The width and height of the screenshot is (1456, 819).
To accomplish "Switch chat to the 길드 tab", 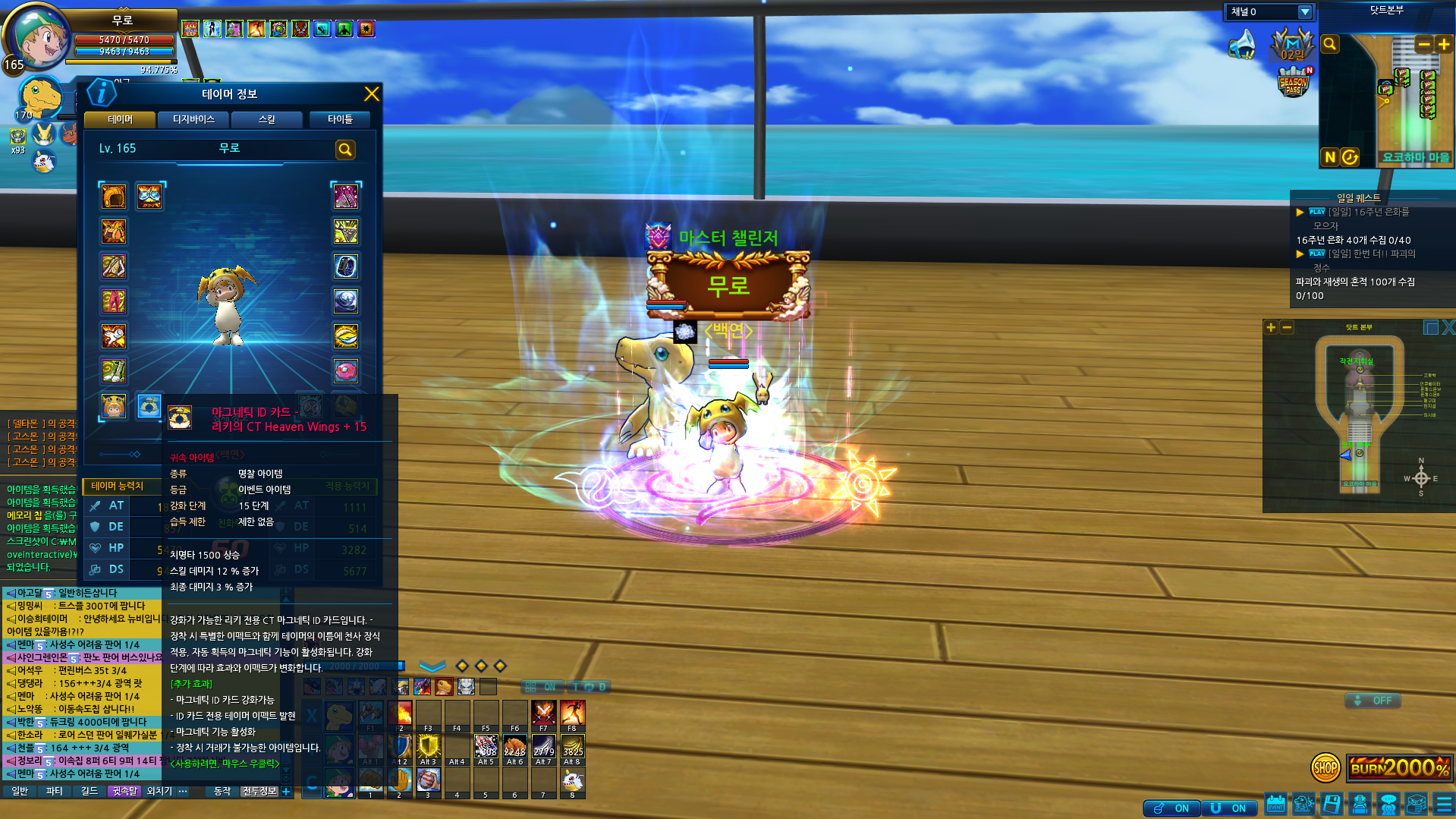I will tap(90, 791).
